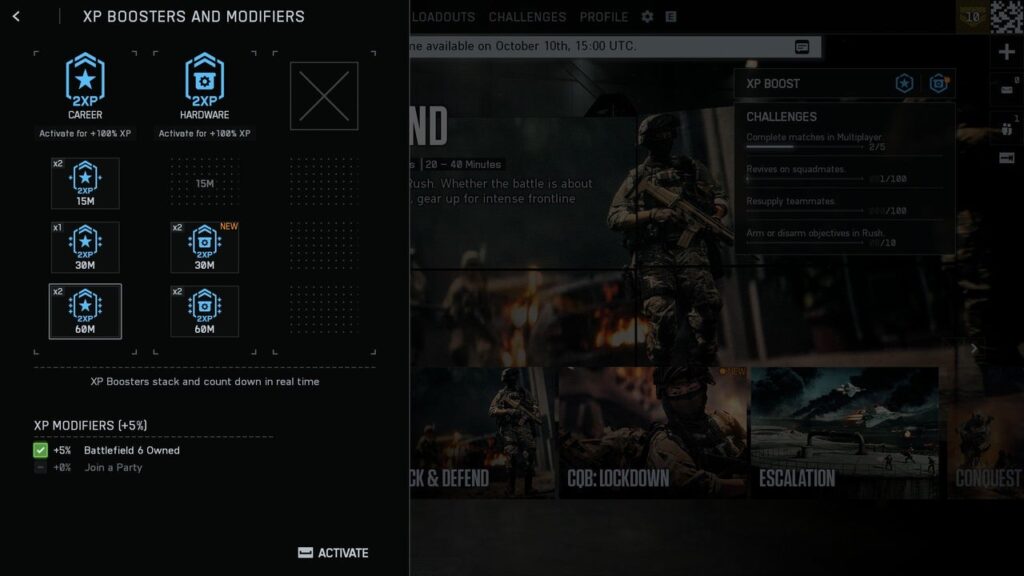Select the Hardware 2XP booster category

(x=204, y=85)
